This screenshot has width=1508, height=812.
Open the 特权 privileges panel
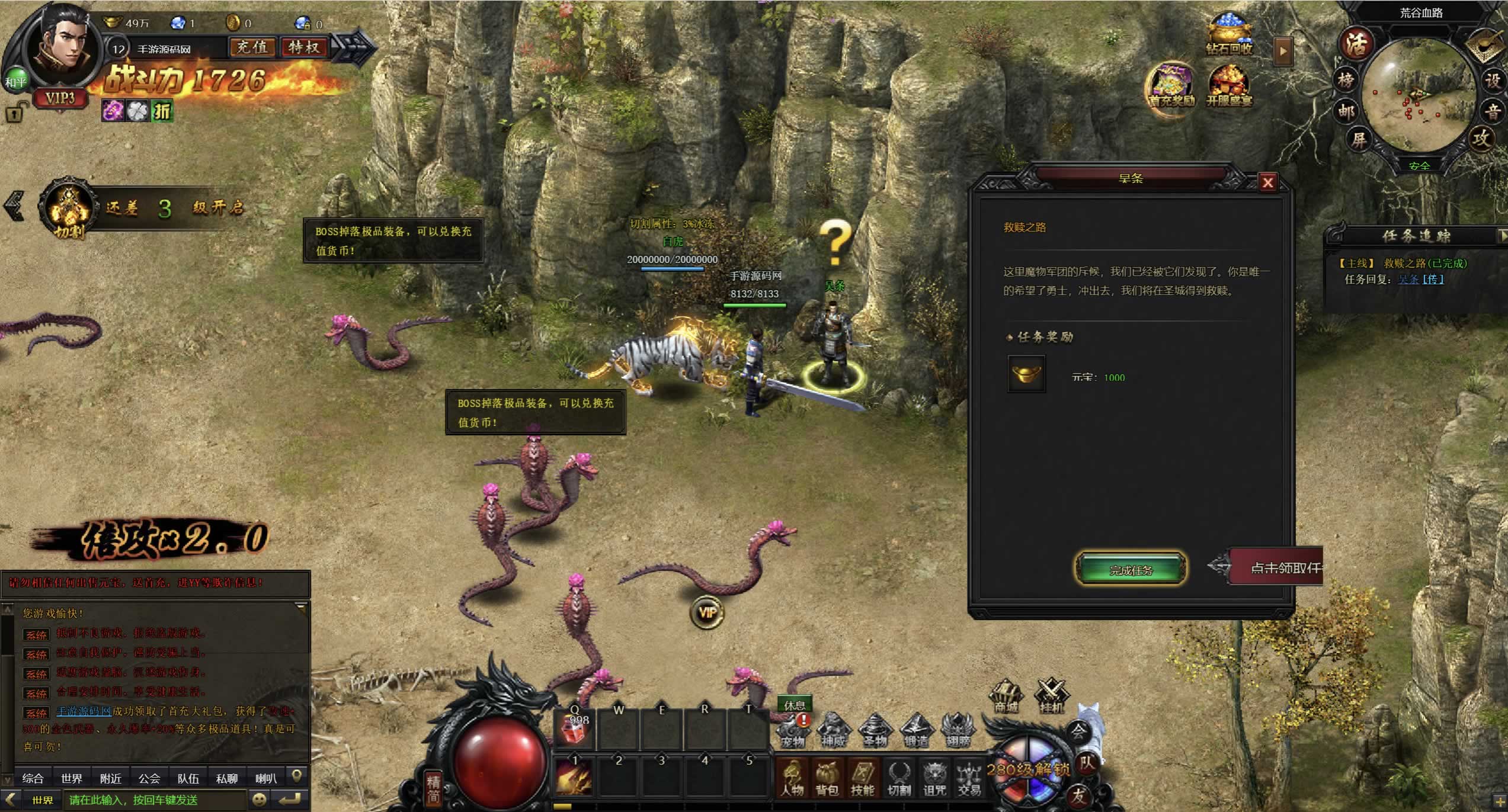coord(304,47)
